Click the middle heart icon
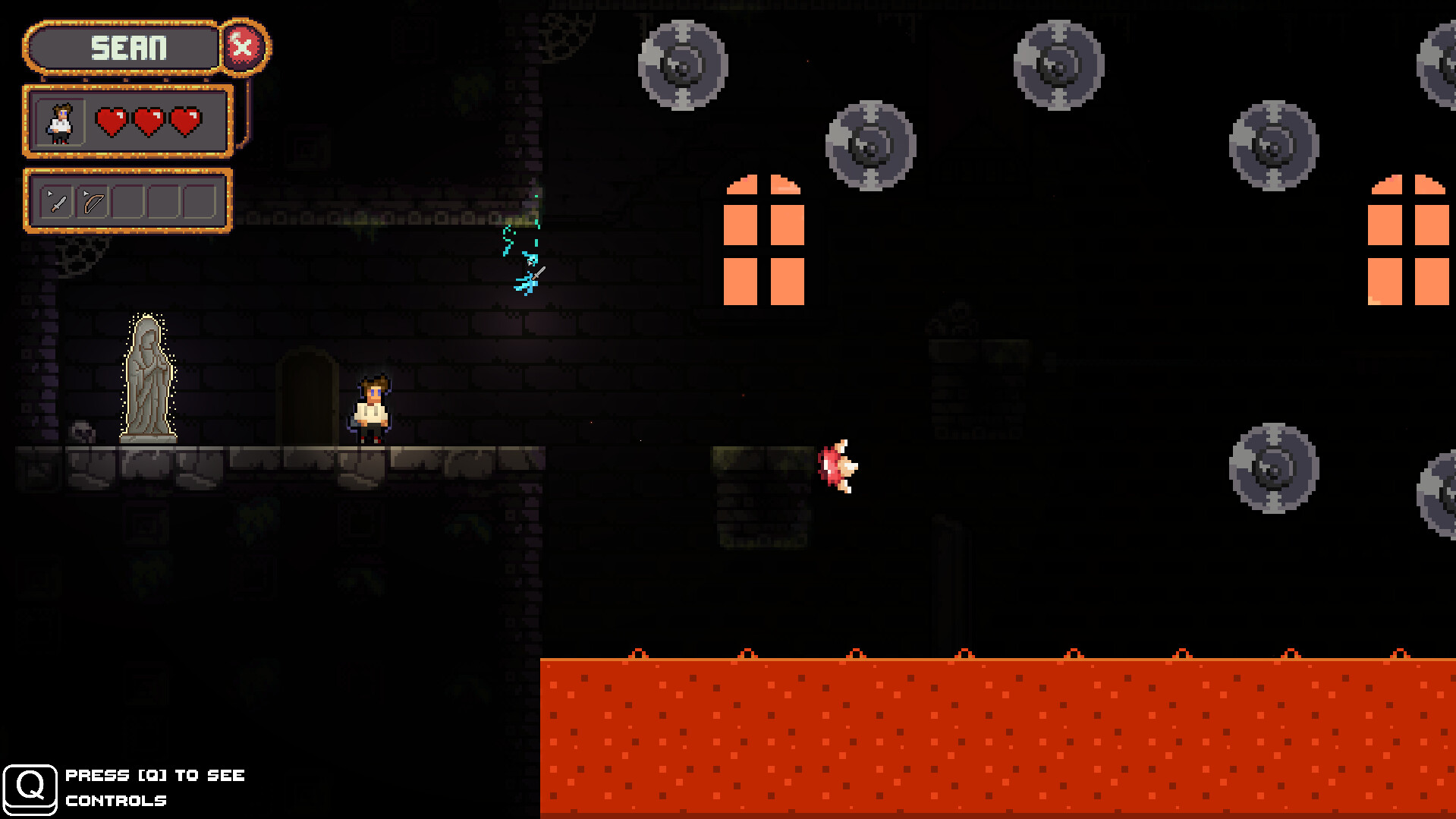 149,121
